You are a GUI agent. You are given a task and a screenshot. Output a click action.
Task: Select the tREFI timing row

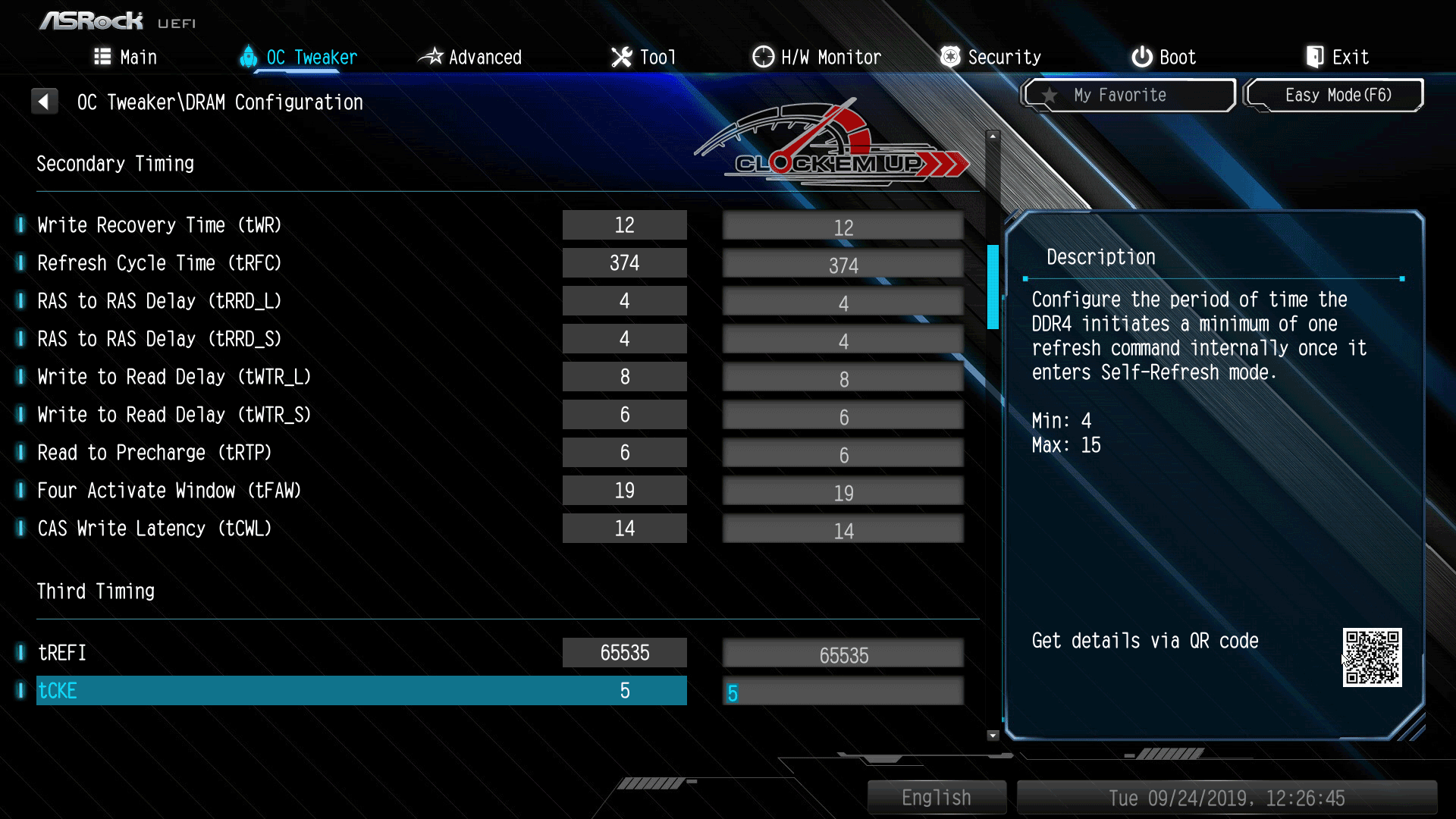click(x=62, y=653)
